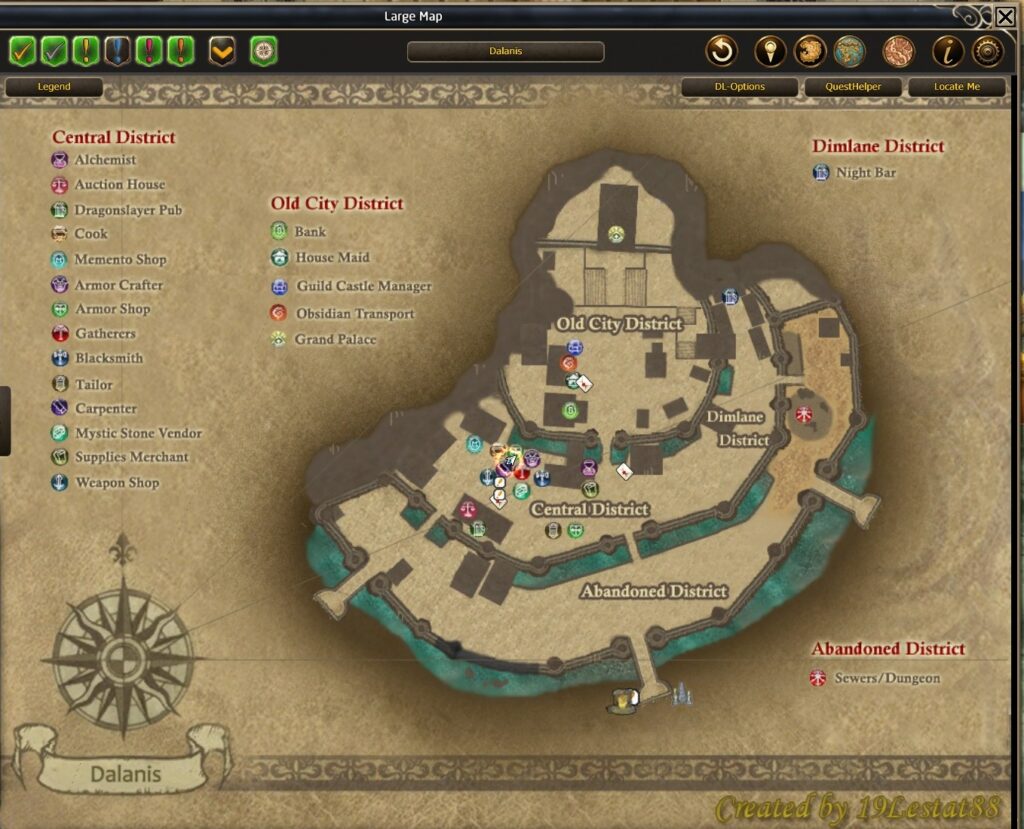Select the Grand Palace marker on the map
1024x829 pixels.
(x=616, y=234)
